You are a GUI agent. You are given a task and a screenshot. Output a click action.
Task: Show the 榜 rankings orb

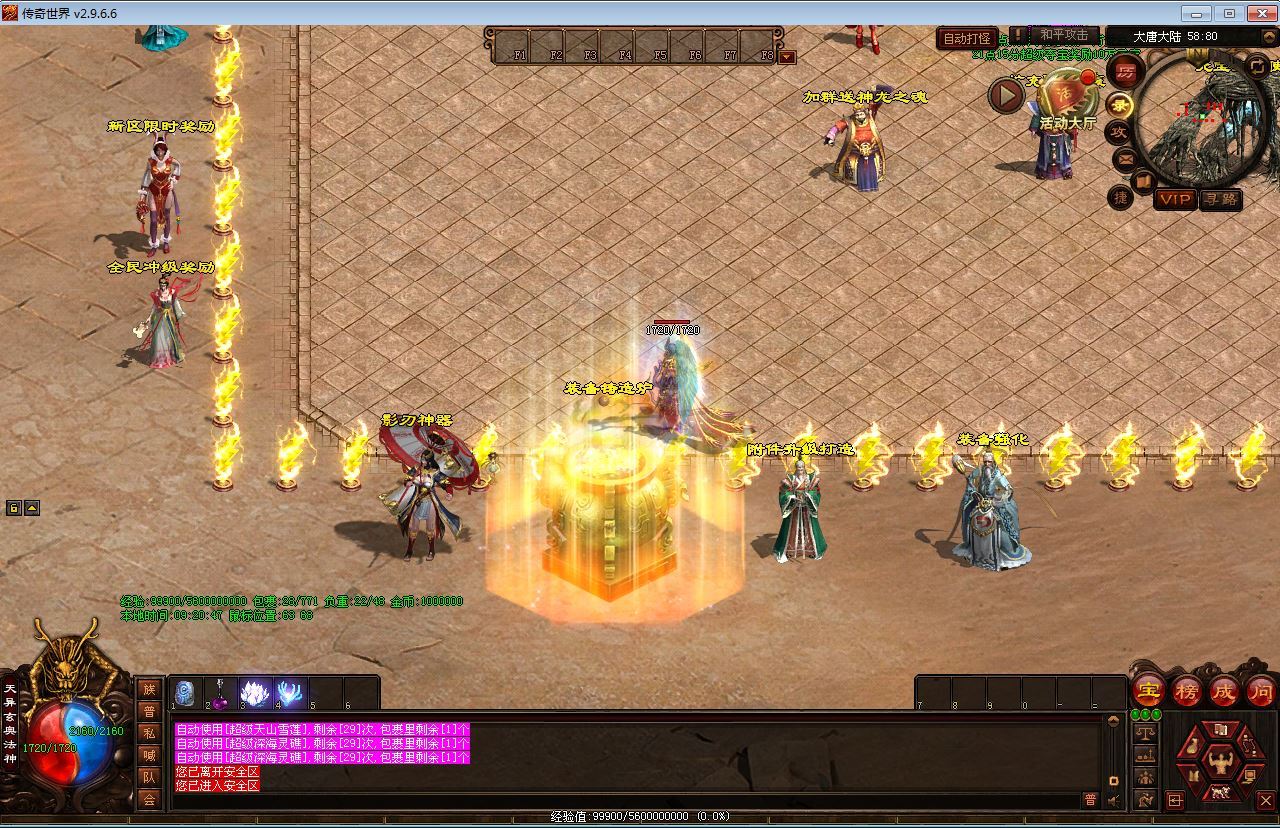point(1187,691)
